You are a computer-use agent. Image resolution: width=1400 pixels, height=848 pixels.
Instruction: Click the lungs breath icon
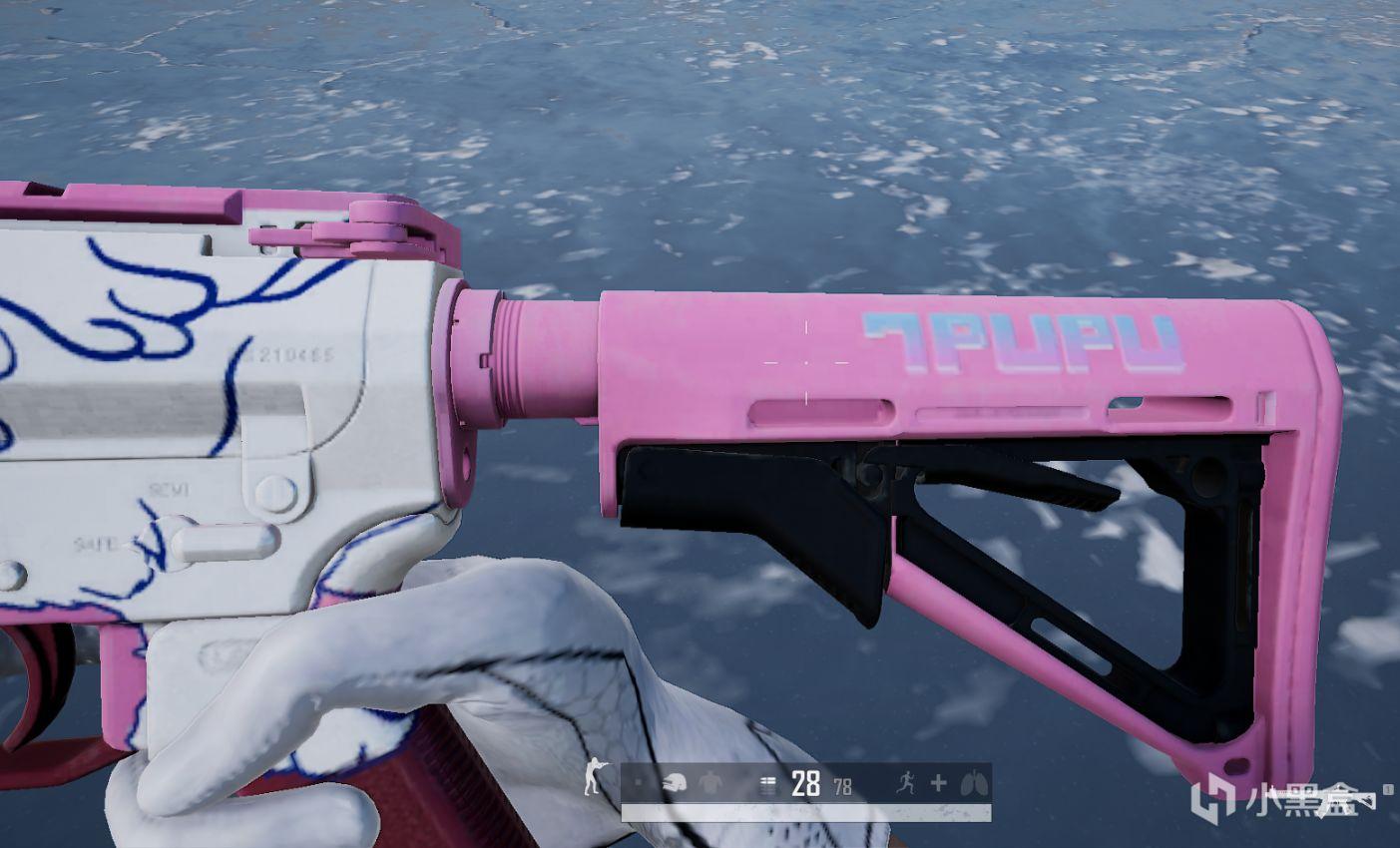970,784
